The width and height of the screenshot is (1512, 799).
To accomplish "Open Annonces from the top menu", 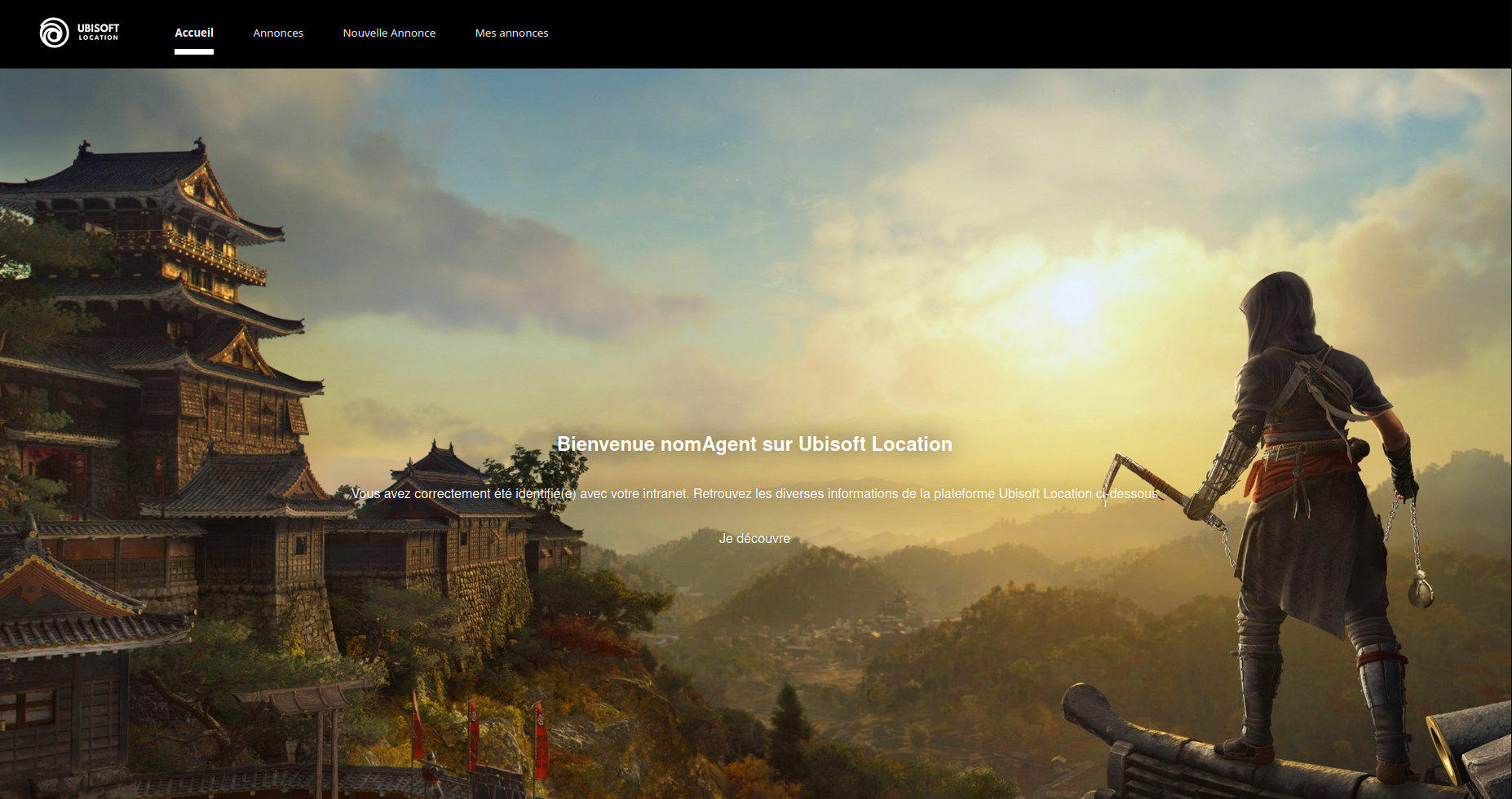I will [x=278, y=33].
